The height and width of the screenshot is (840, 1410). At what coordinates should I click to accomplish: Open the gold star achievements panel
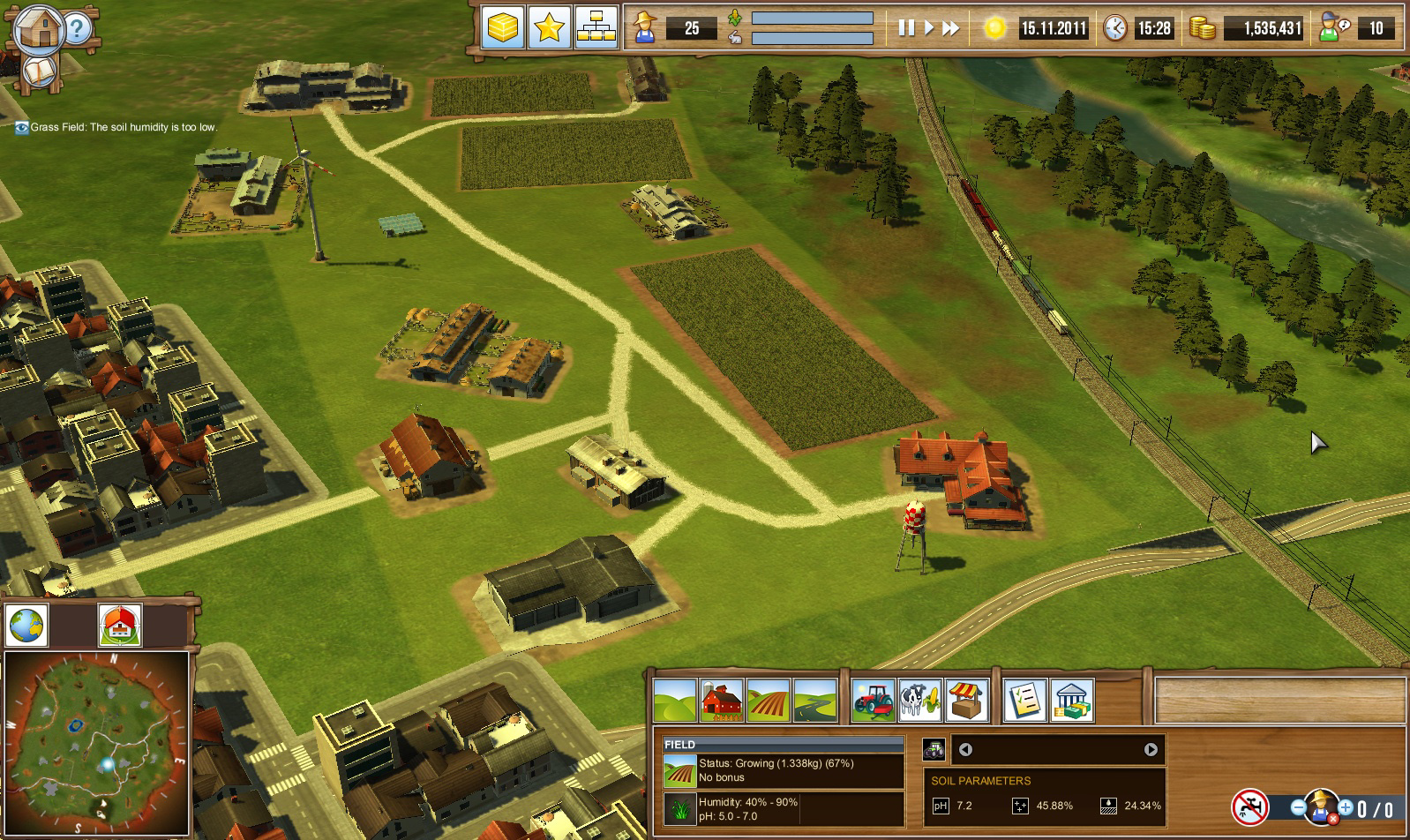[549, 28]
